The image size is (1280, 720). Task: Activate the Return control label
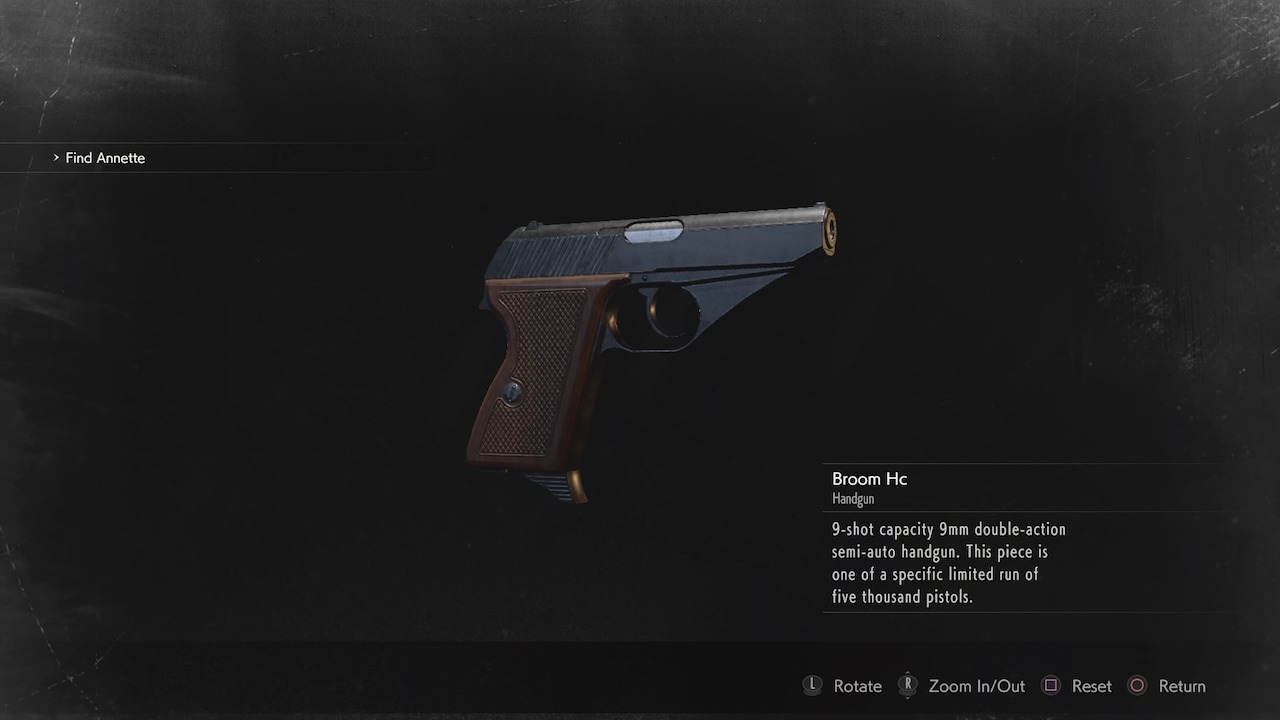pos(1183,686)
